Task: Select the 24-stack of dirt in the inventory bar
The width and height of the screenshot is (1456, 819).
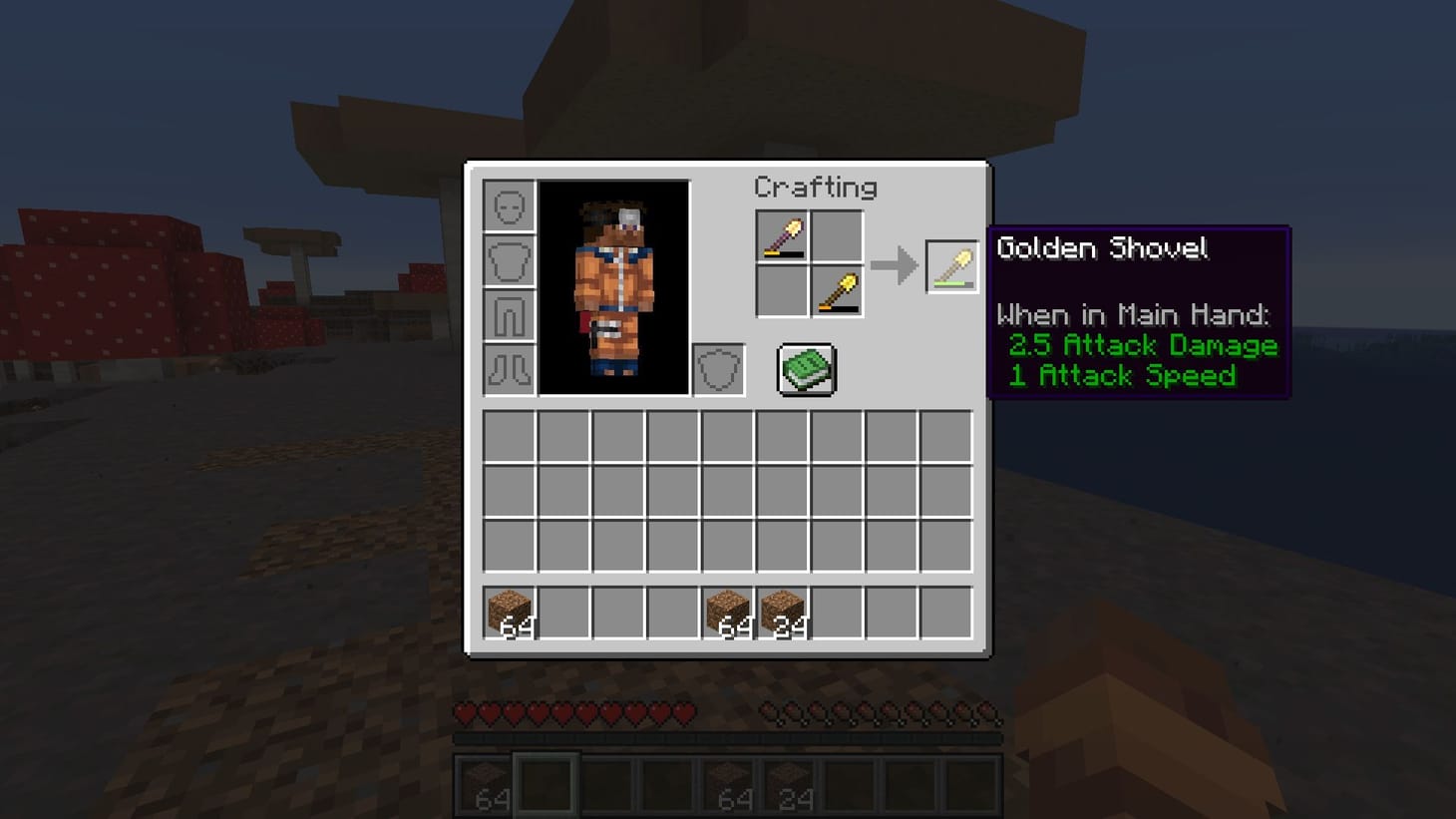Action: (783, 611)
